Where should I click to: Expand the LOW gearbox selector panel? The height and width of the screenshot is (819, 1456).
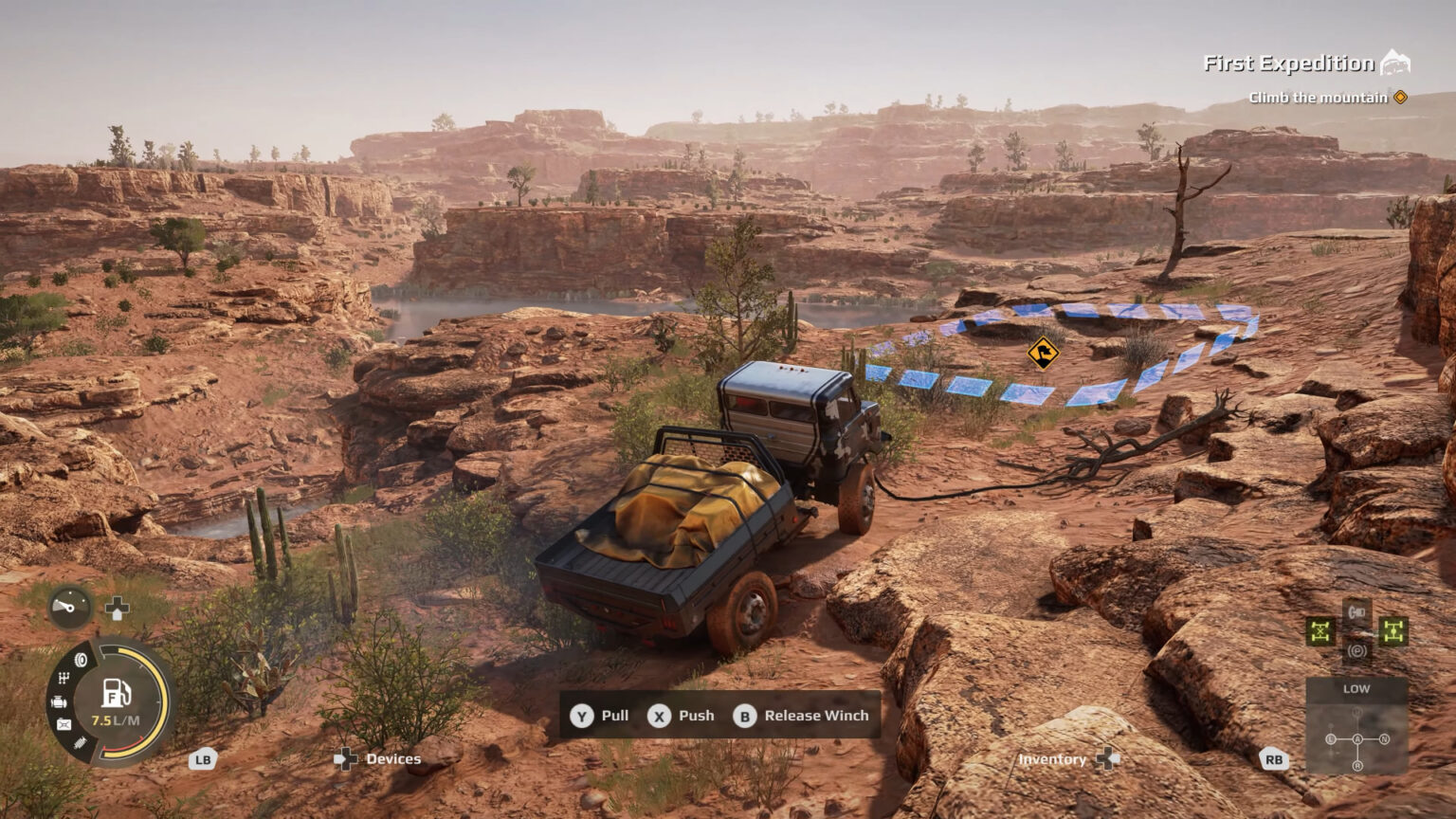pos(1357,688)
